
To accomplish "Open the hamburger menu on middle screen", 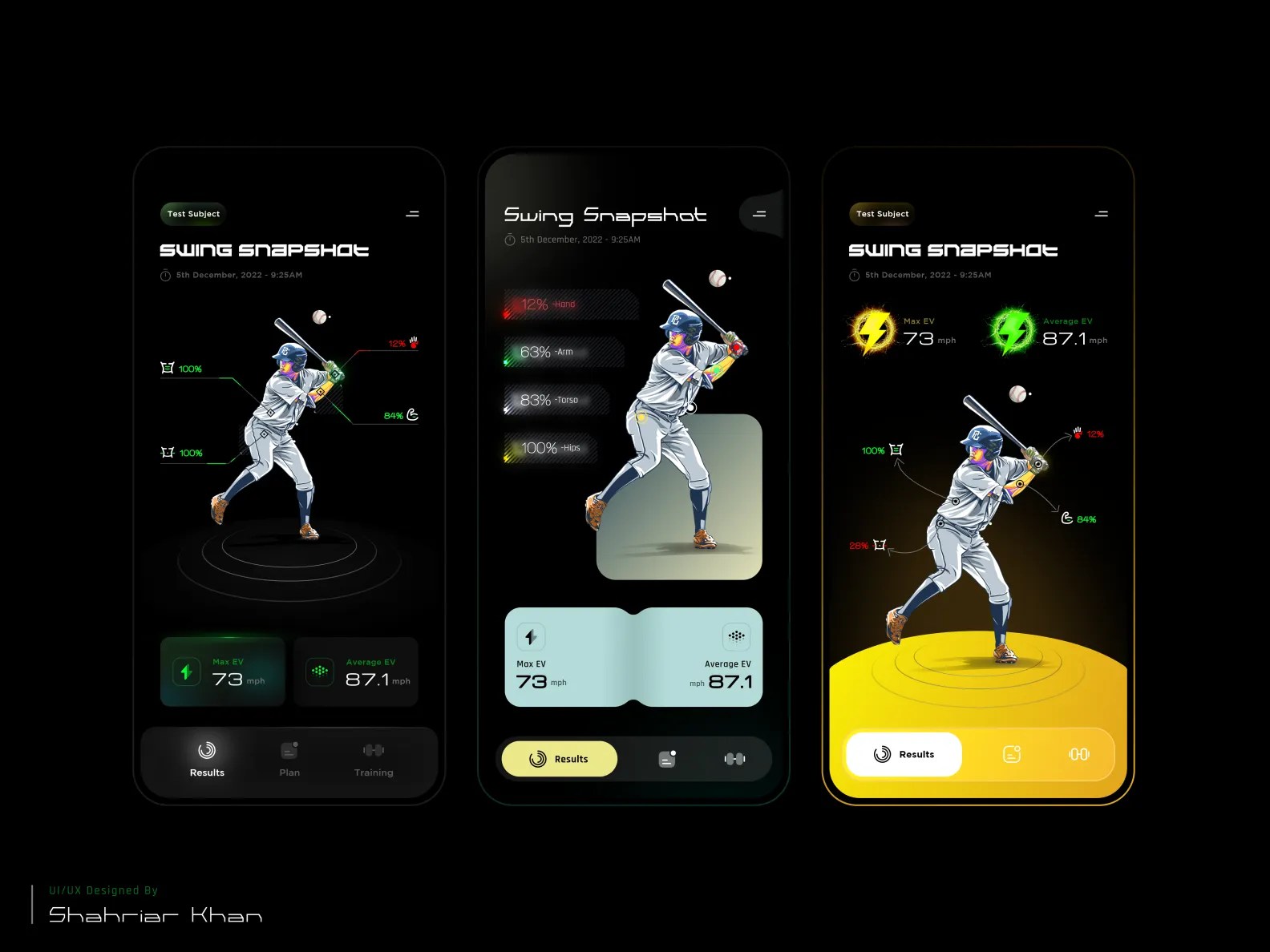I will point(758,213).
